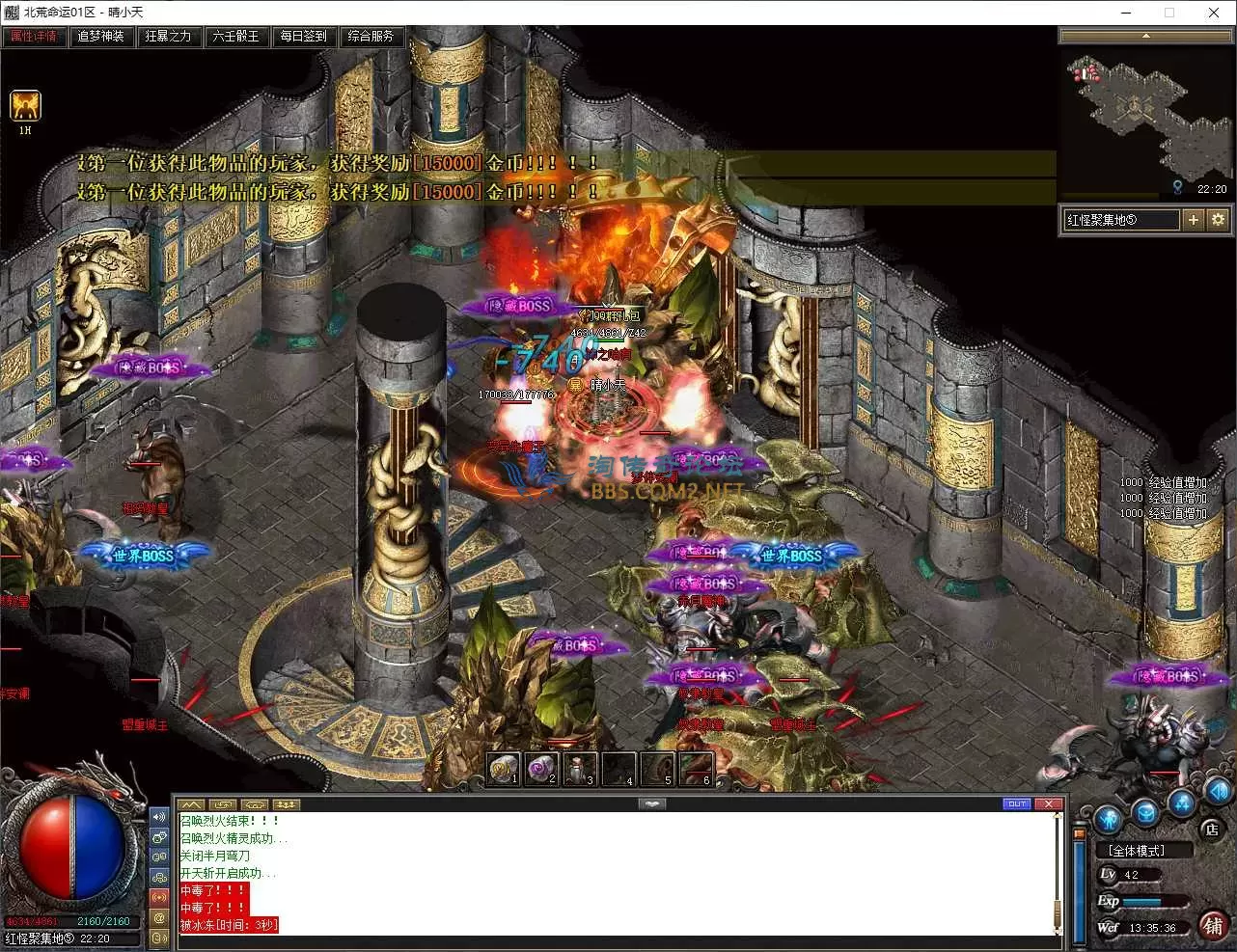
Task: Select the 狂暴之力 top menu button
Action: (x=169, y=37)
